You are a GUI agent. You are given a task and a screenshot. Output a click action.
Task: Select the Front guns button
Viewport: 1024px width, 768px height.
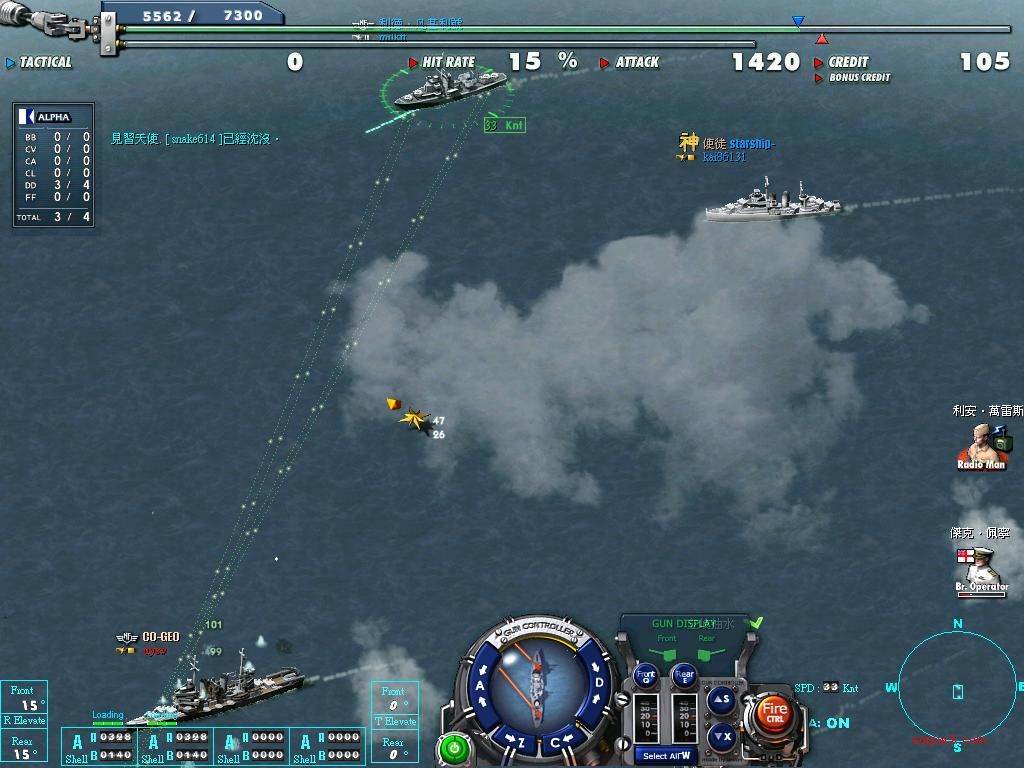(647, 675)
